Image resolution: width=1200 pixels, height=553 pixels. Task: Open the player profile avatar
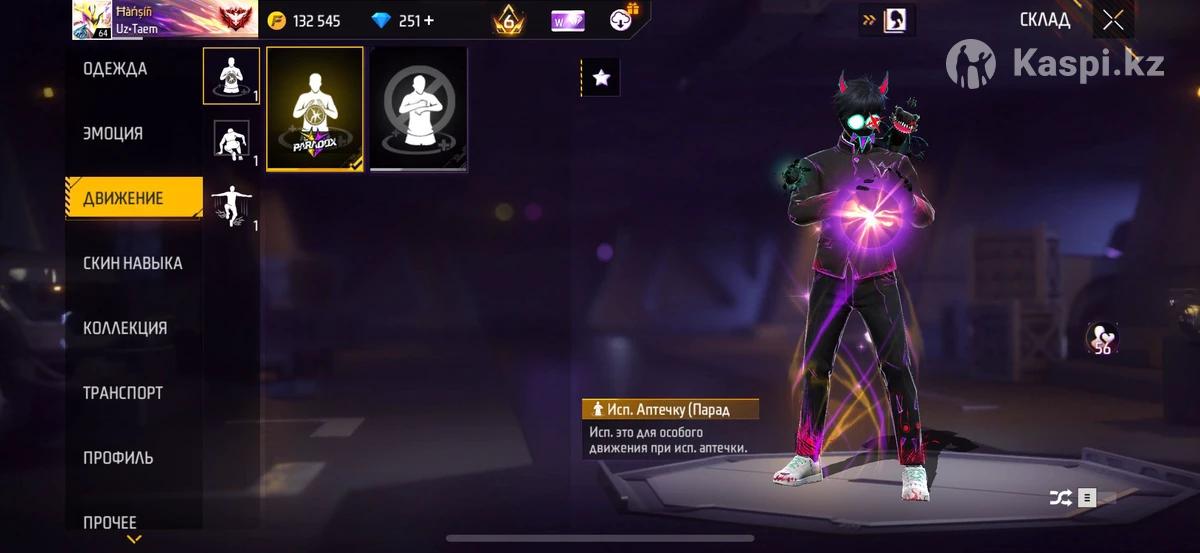click(x=92, y=20)
